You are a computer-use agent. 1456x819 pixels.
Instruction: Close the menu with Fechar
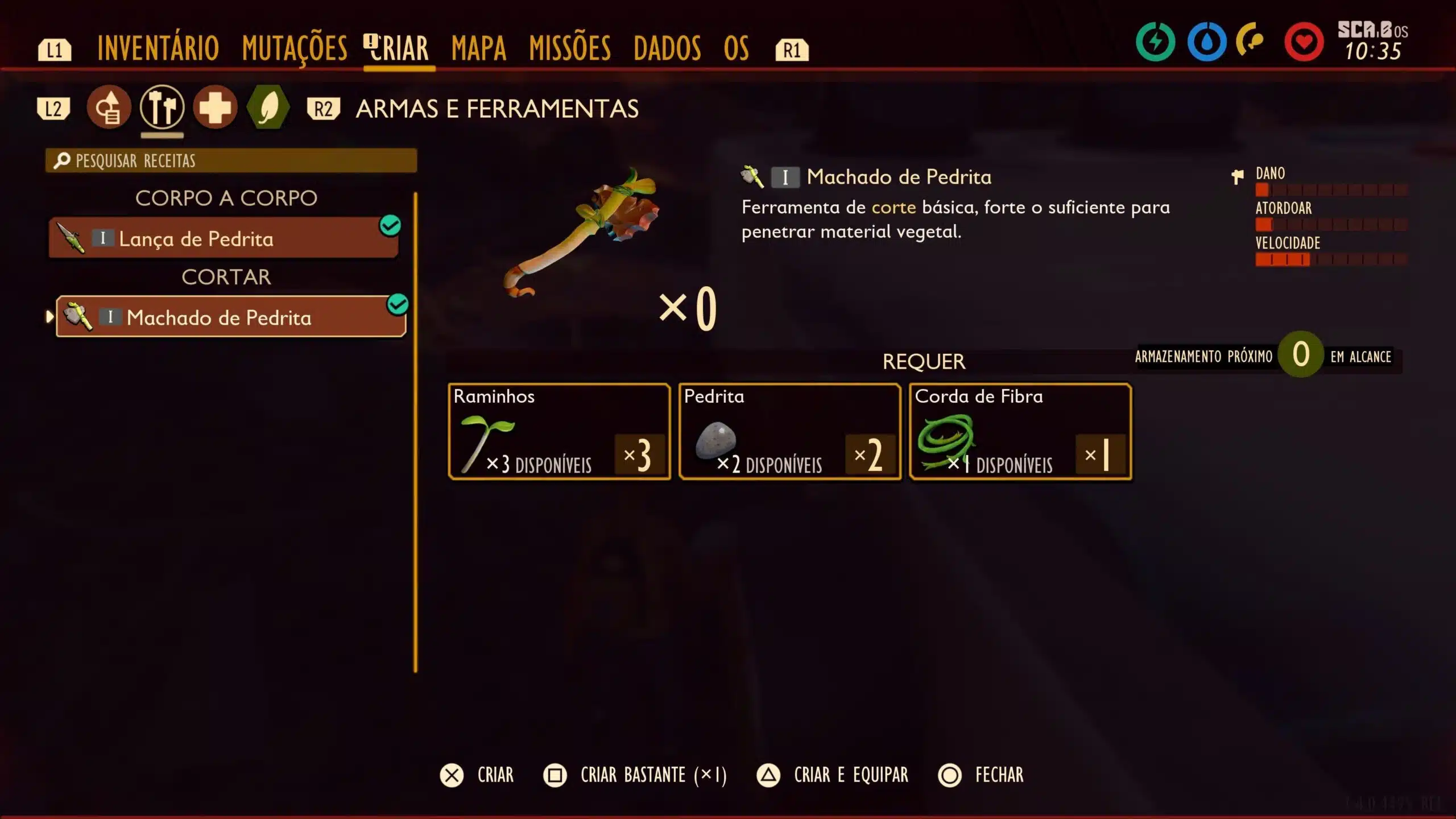982,775
